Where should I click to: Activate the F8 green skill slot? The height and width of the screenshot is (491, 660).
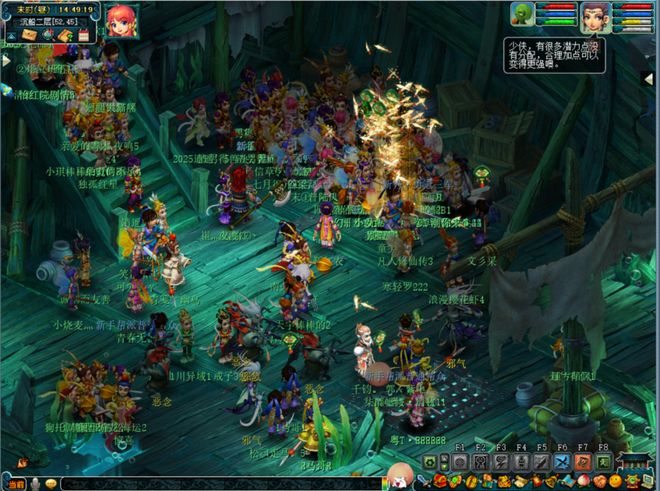click(604, 462)
